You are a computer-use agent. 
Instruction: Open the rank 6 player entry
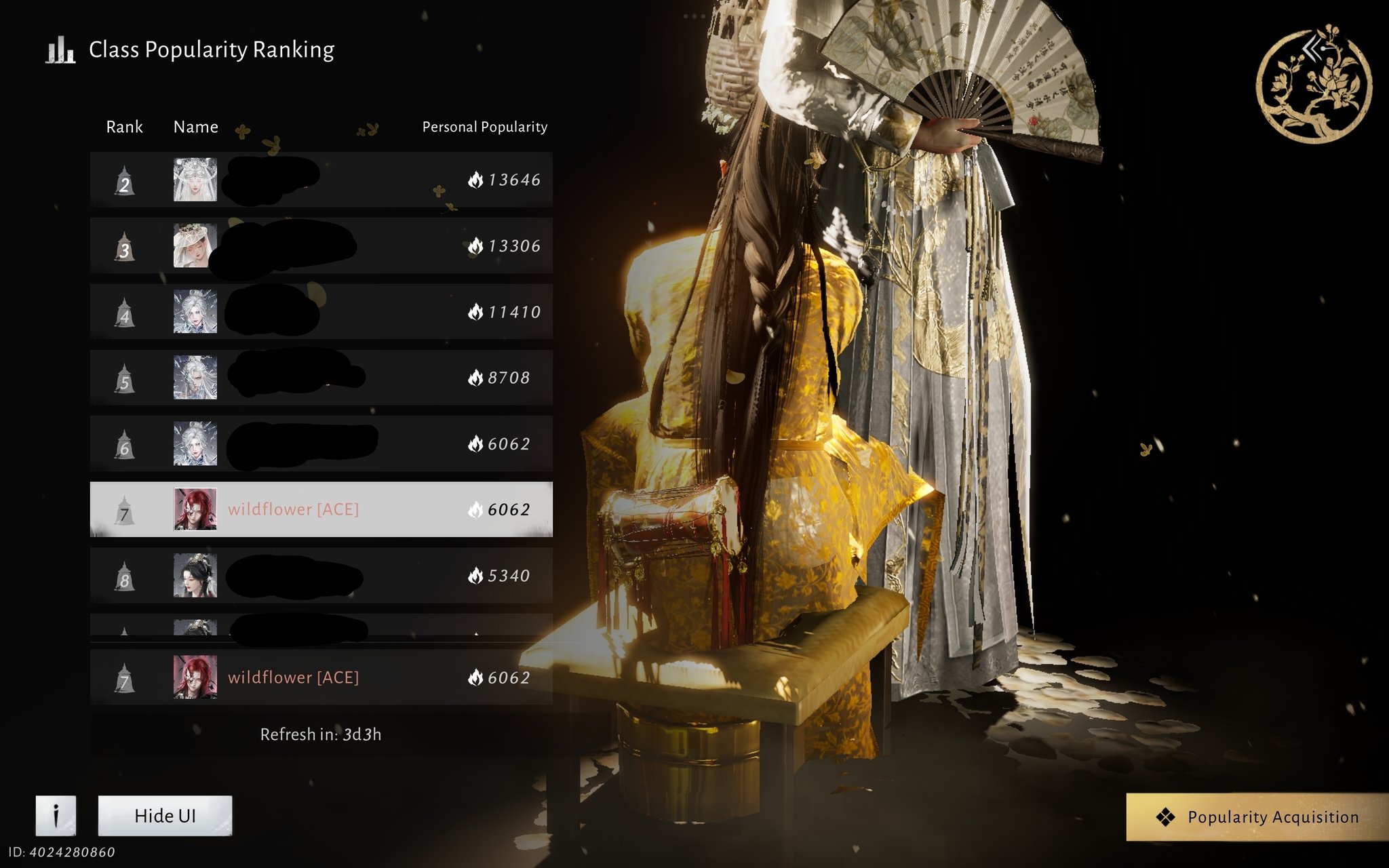click(321, 443)
